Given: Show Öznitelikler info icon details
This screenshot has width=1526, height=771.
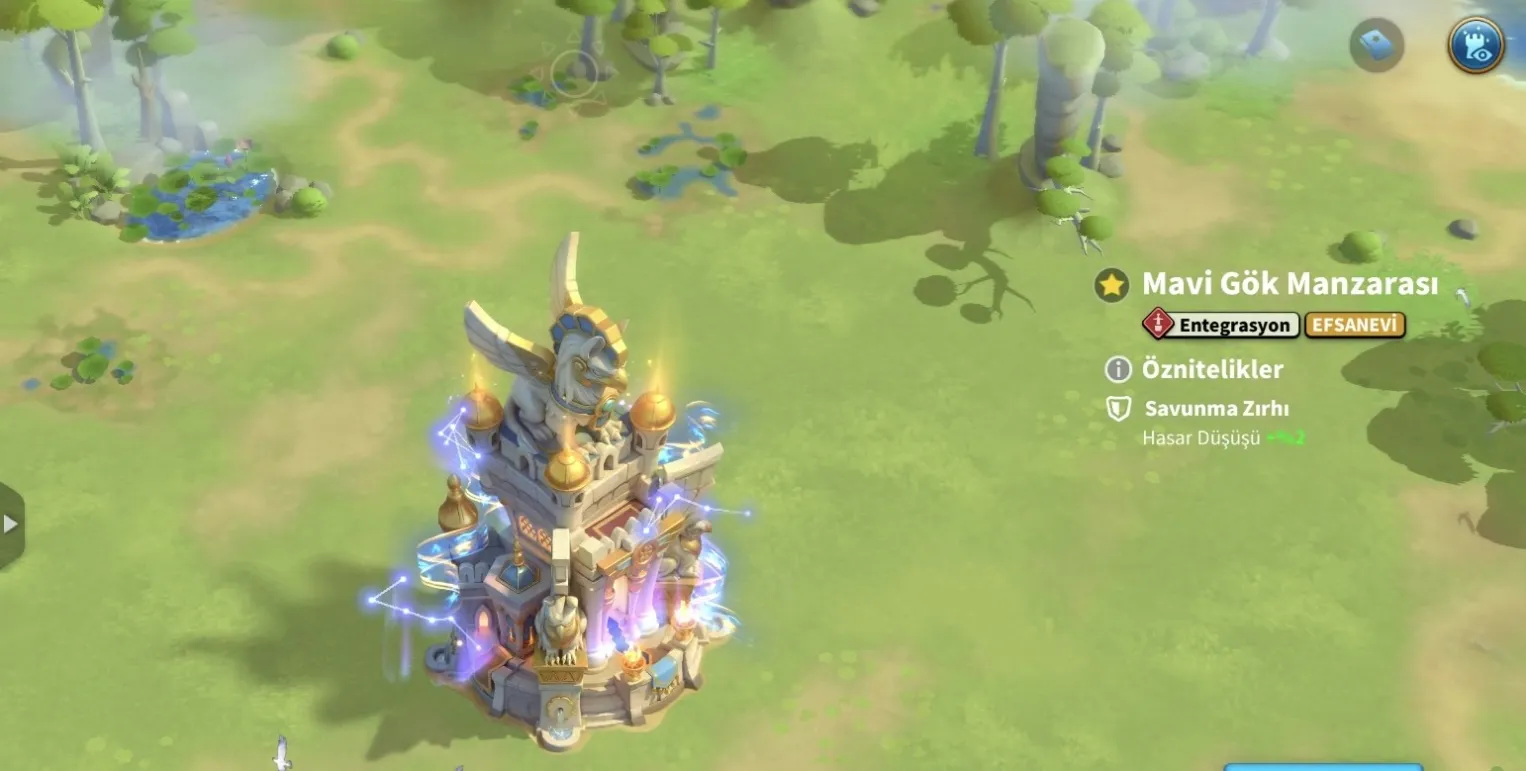Looking at the screenshot, I should pos(1118,369).
